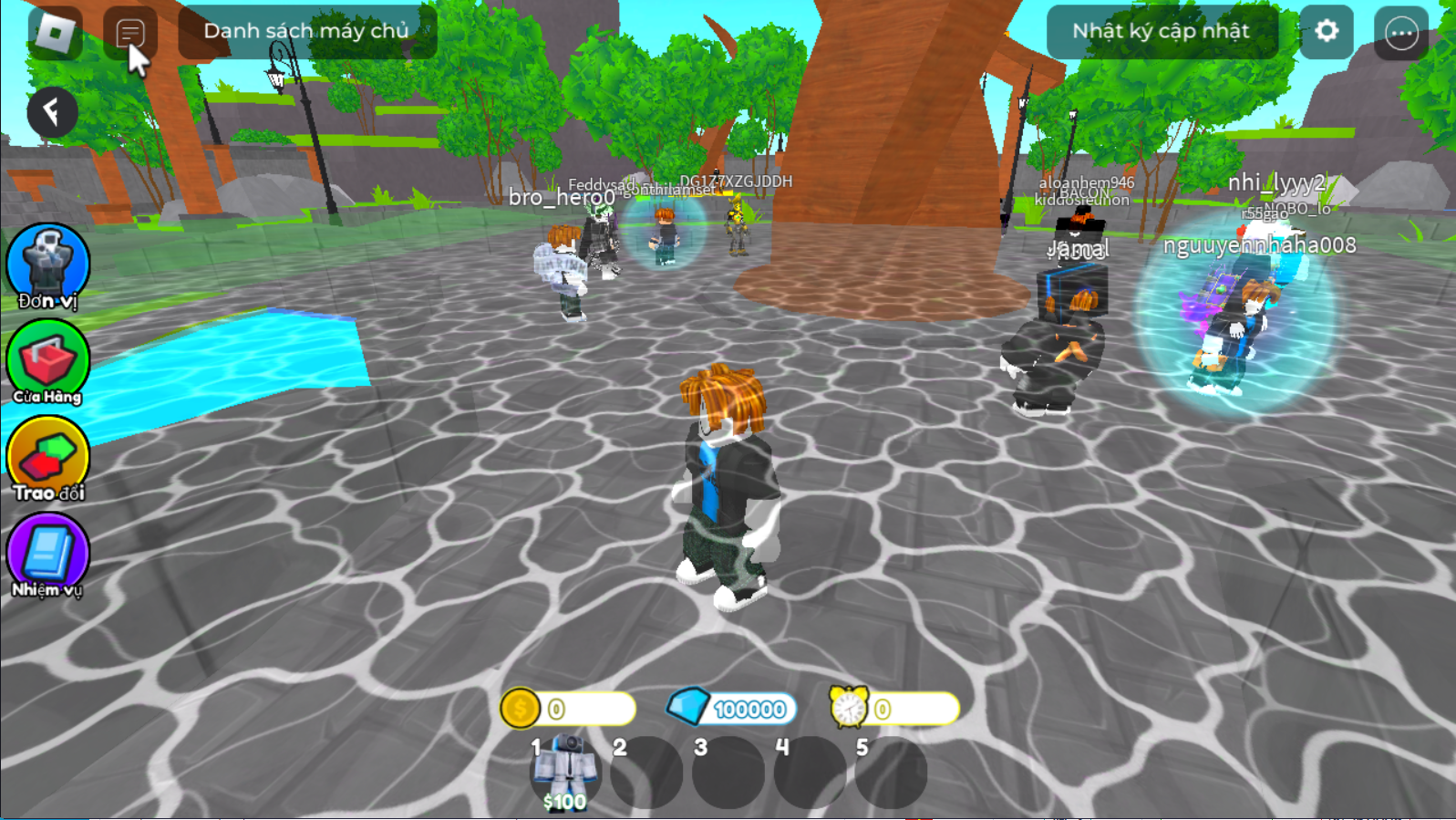This screenshot has width=1456, height=820.
Task: Open the chat panel icon
Action: pos(131,30)
